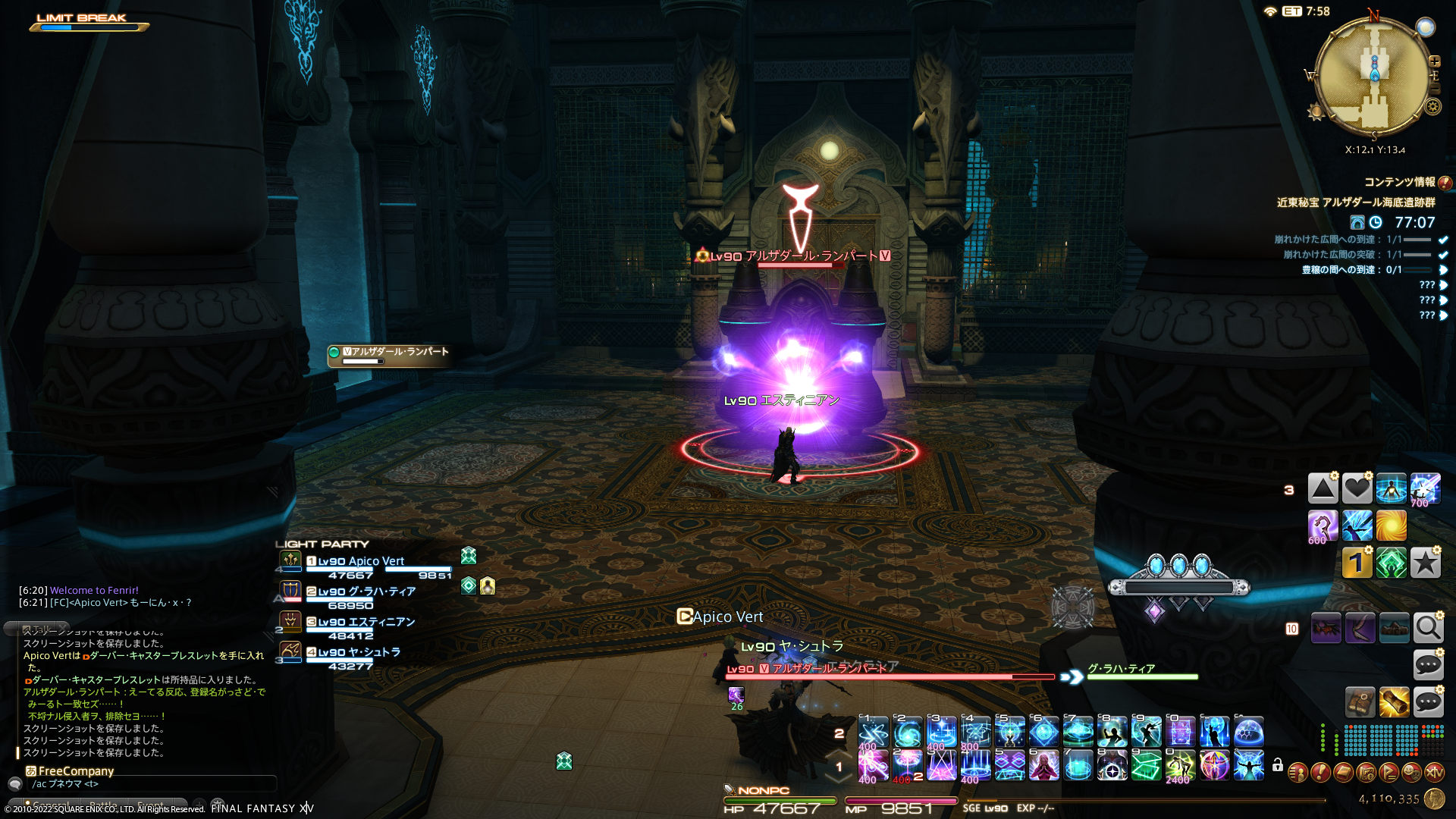Activate the black triangle marker macro
Viewport: 1456px width, 819px height.
(1323, 489)
